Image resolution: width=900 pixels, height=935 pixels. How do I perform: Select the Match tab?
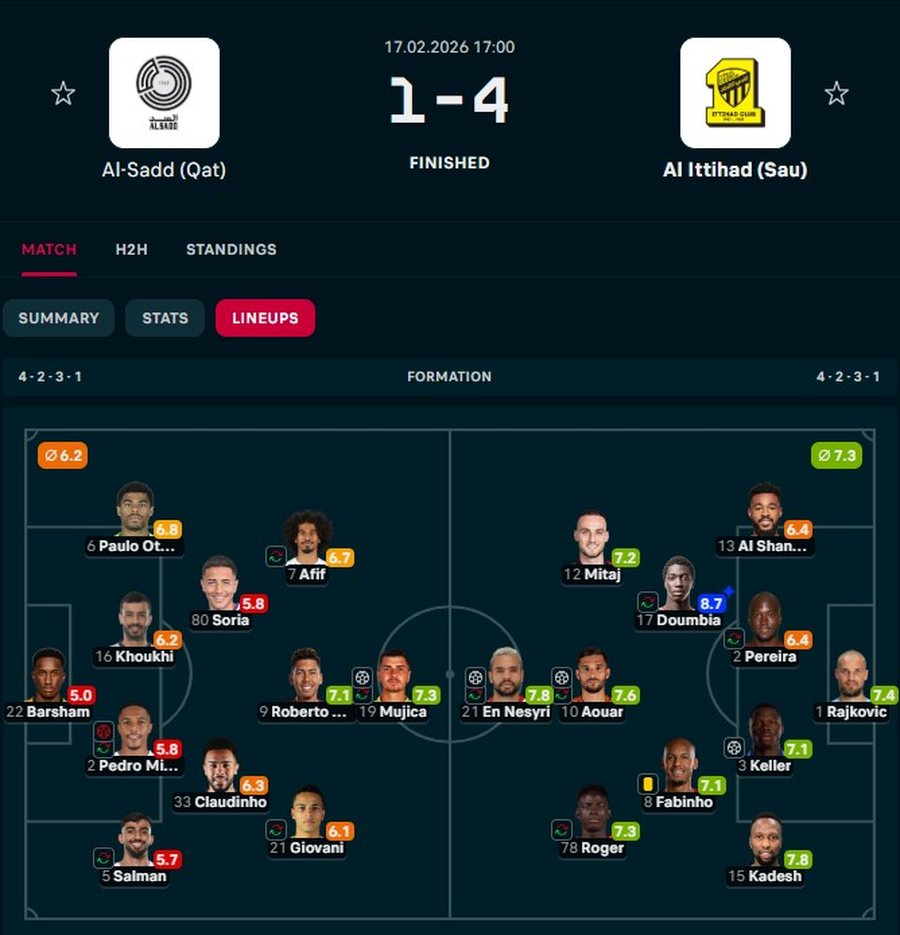tap(49, 249)
